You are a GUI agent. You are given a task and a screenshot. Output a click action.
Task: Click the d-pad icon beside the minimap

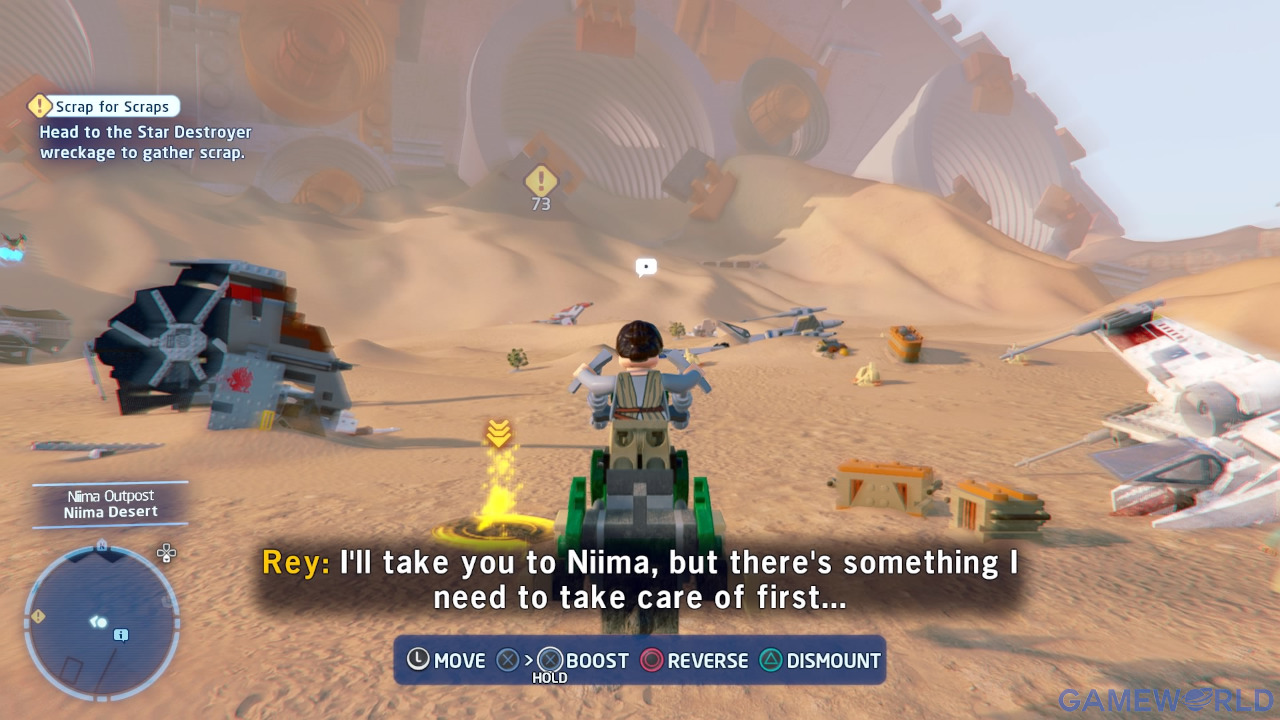tap(166, 553)
